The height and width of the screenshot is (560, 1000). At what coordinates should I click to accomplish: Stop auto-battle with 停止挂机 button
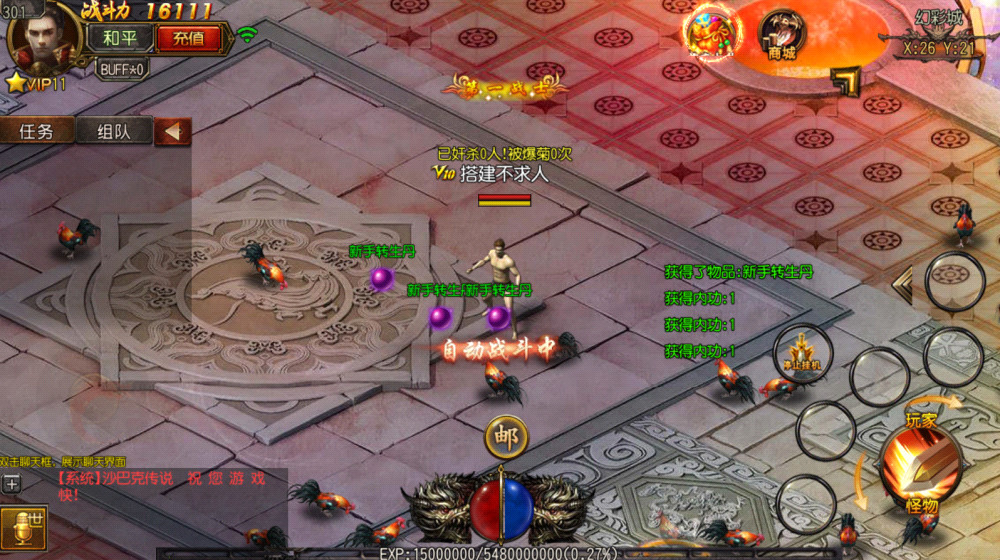tap(801, 353)
